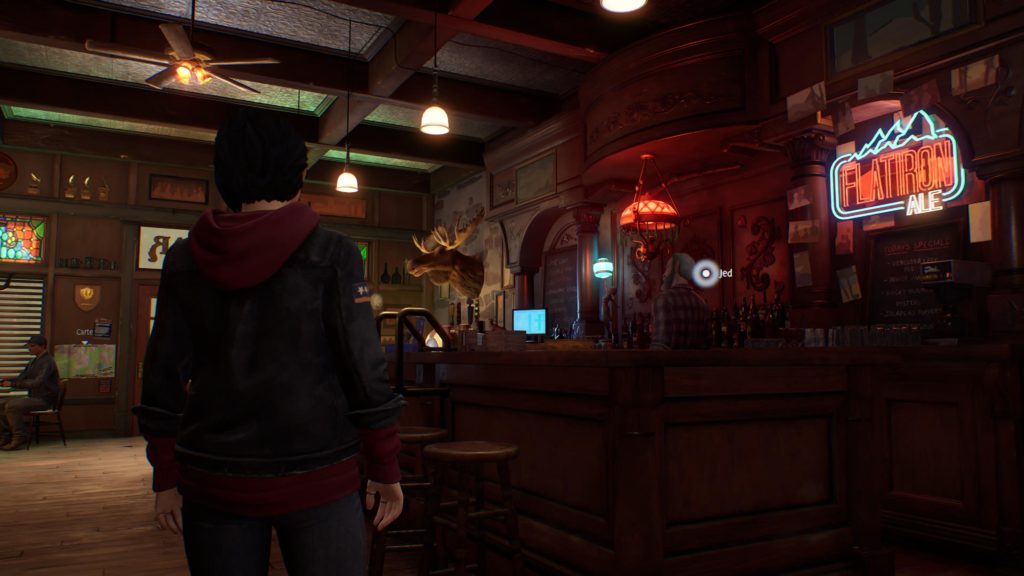The width and height of the screenshot is (1024, 576).
Task: Select the Jed interaction marker
Action: point(706,273)
